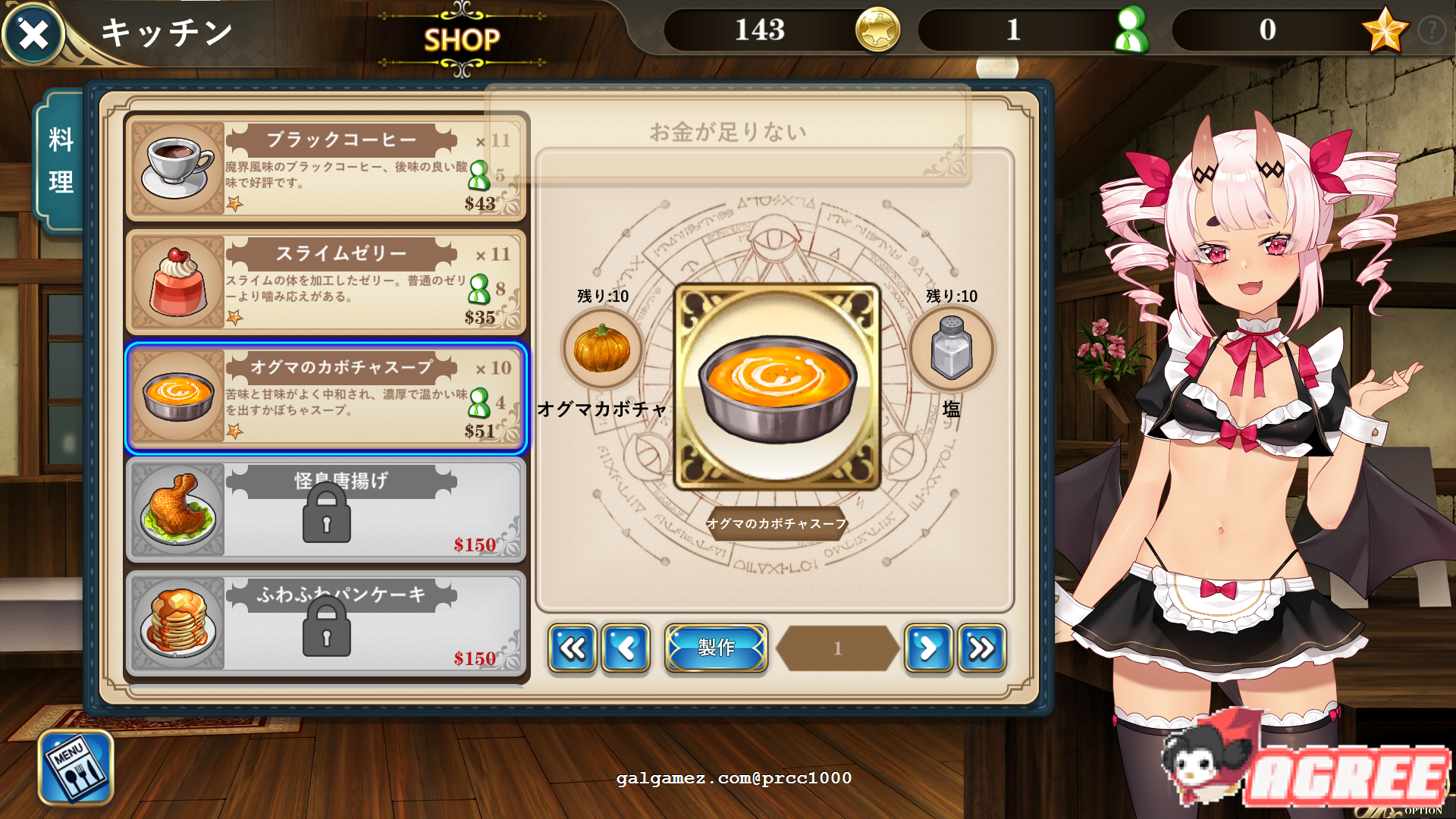Viewport: 1456px width, 819px height.
Task: Switch to the 料理 tab
Action: [61, 160]
